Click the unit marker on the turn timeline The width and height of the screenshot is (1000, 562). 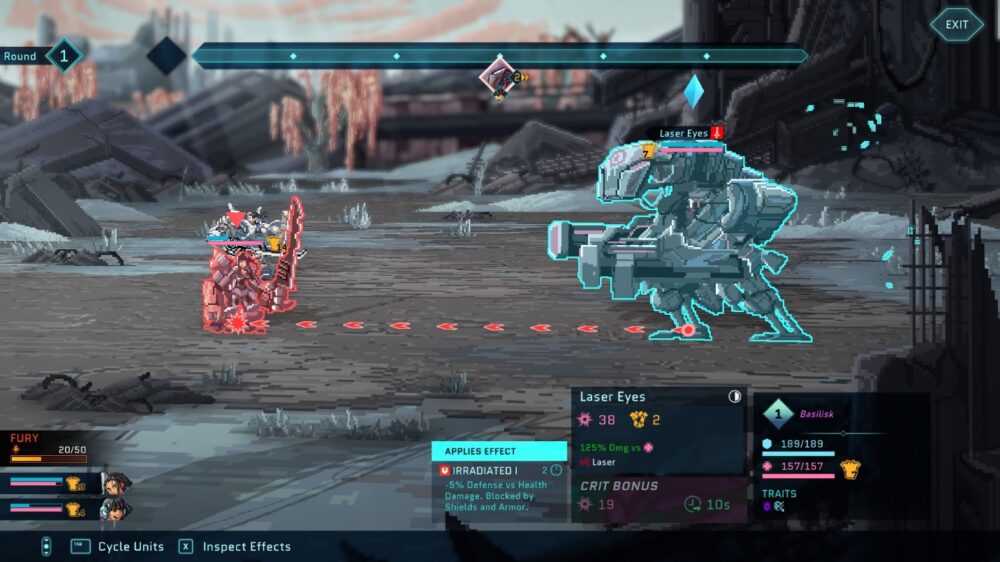499,74
